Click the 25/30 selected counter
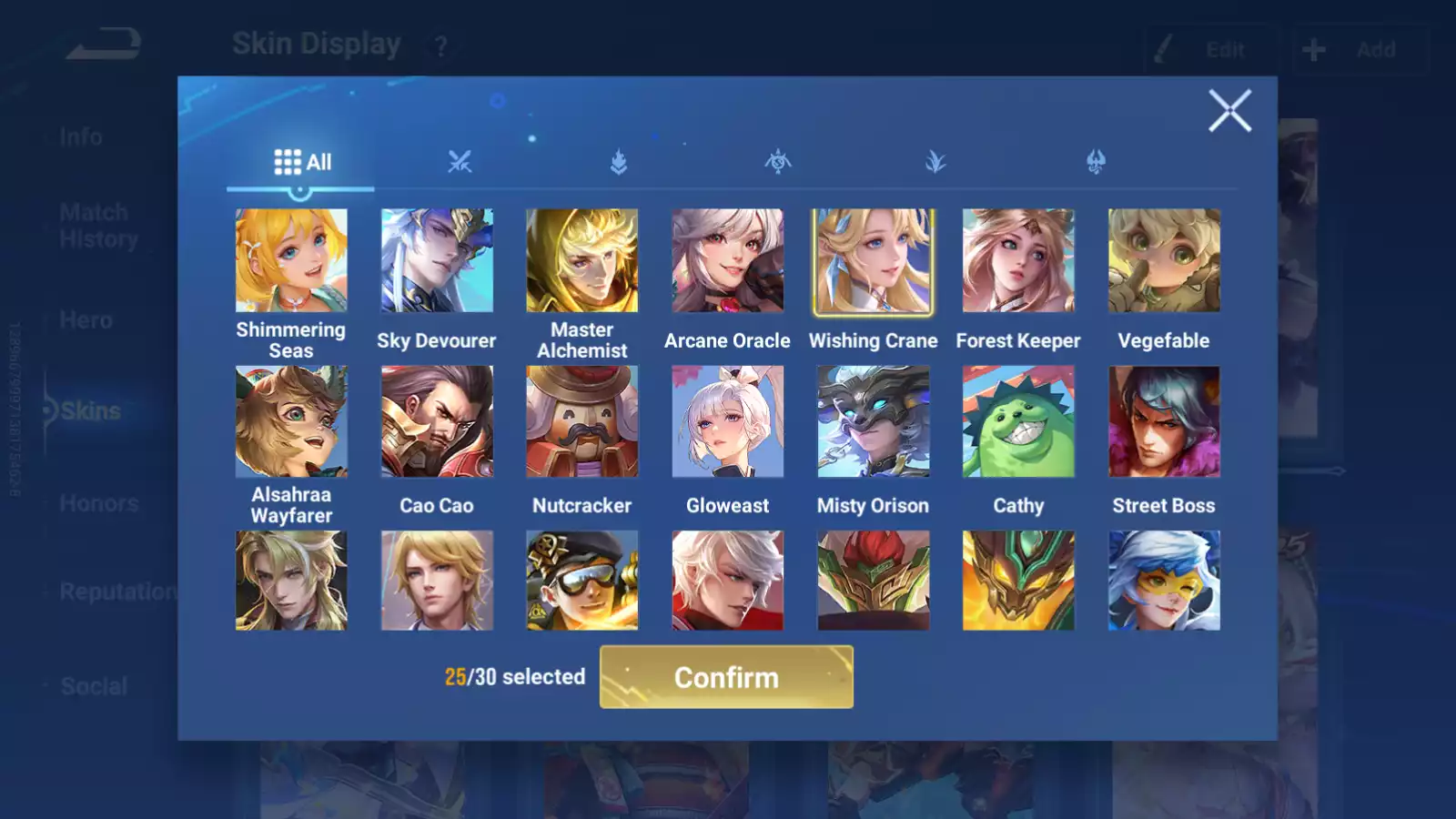The image size is (1456, 819). point(514,677)
